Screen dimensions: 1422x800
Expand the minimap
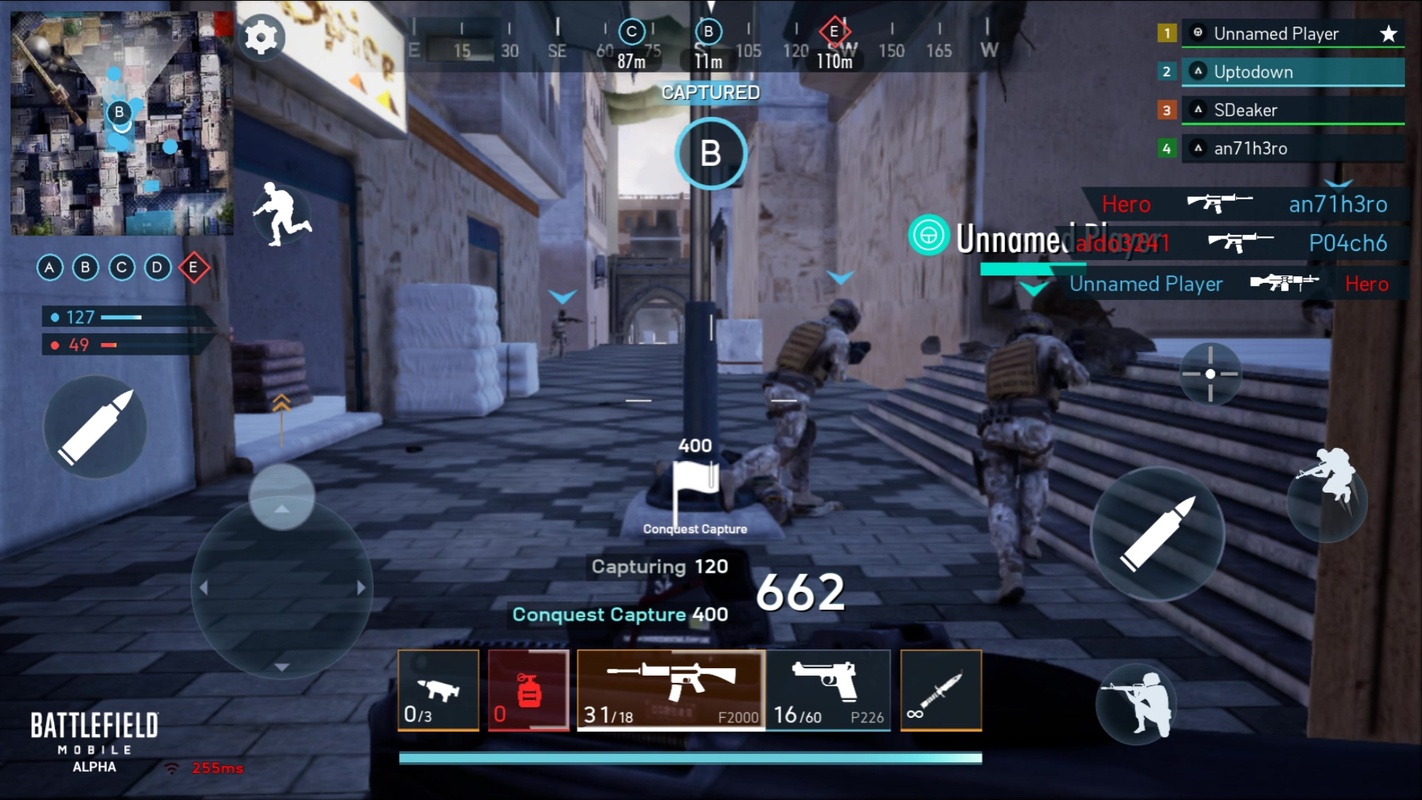(x=121, y=123)
